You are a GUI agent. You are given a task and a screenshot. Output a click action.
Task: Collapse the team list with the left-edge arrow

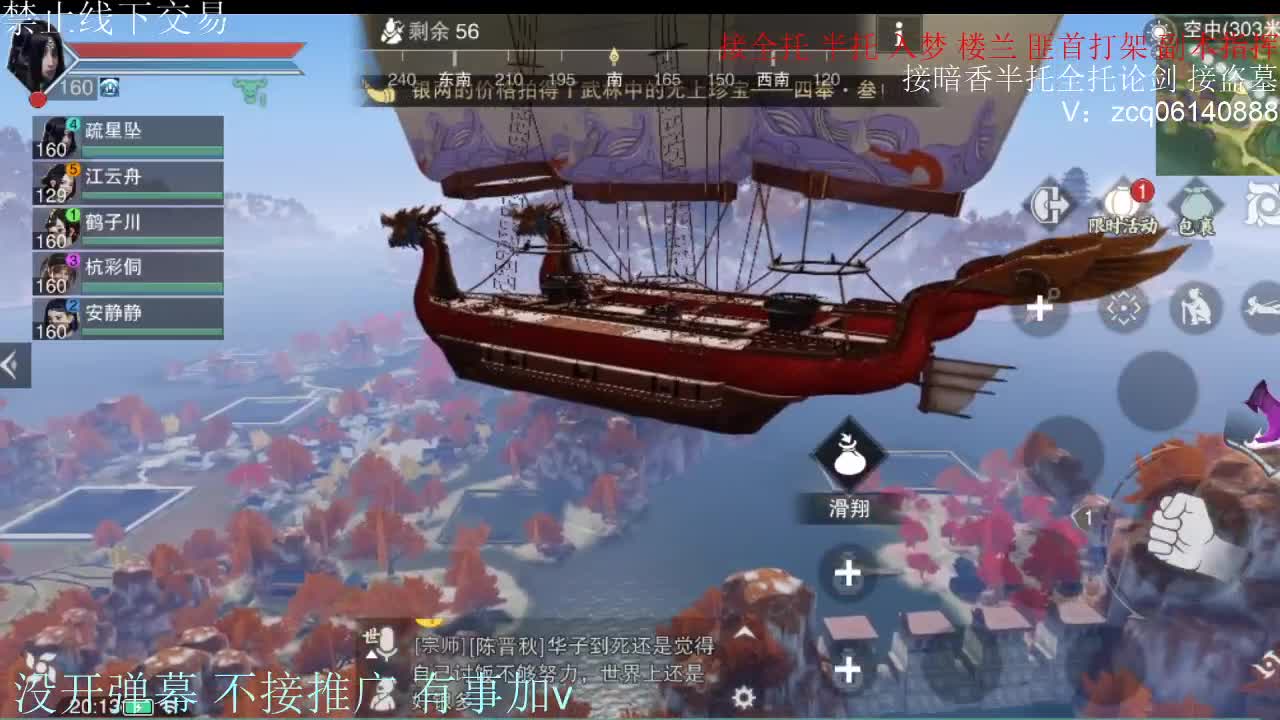[x=10, y=365]
